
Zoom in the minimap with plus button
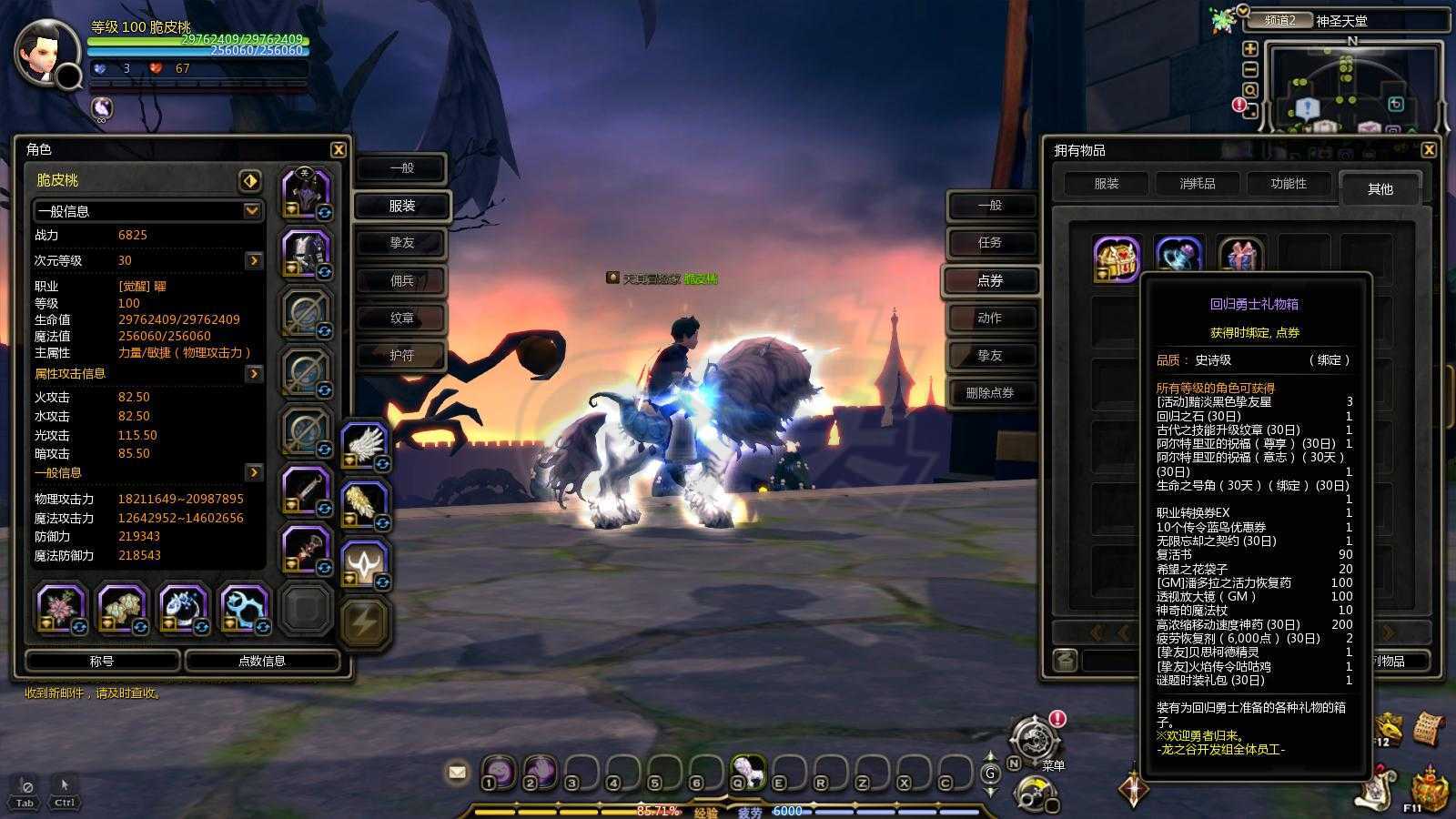(1250, 49)
